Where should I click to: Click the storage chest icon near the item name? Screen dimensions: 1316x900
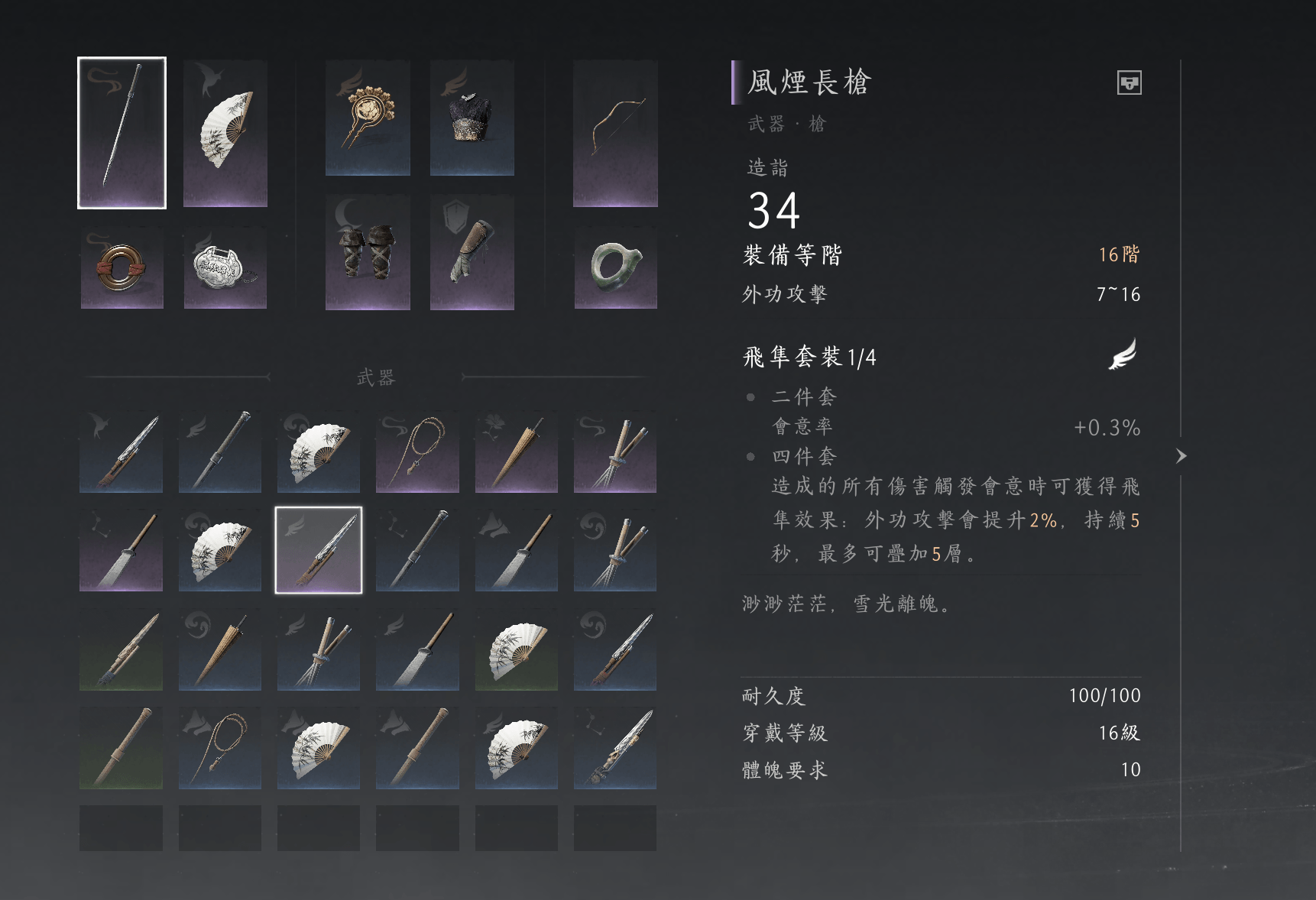(x=1130, y=84)
